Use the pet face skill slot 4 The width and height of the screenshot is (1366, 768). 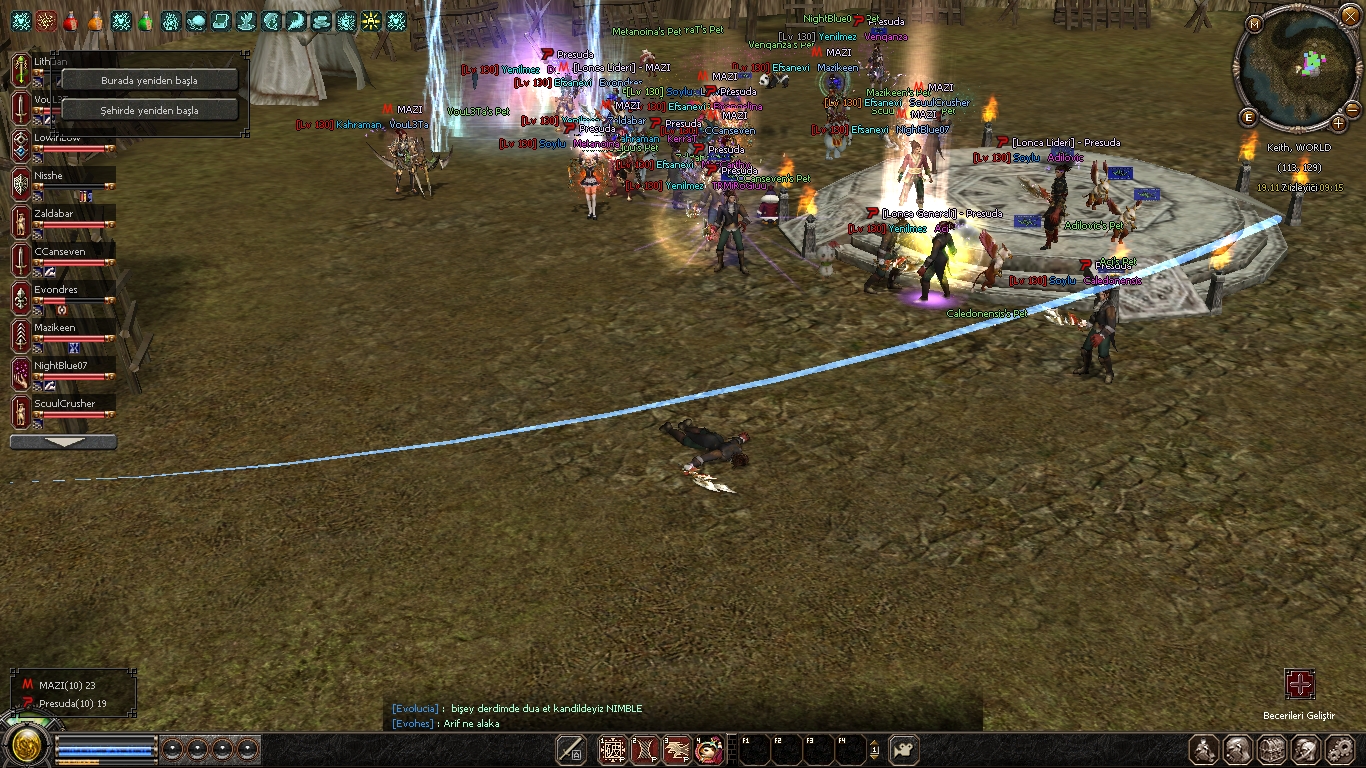709,749
